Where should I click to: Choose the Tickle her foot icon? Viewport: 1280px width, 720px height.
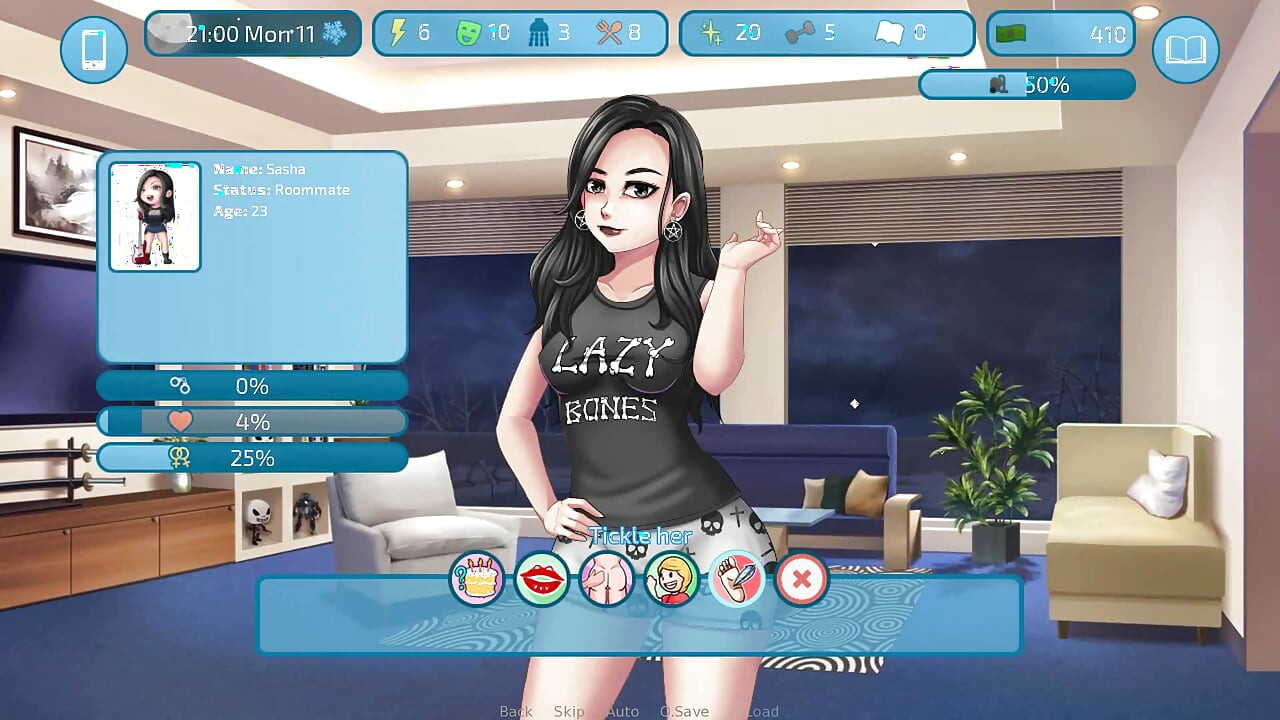point(738,578)
